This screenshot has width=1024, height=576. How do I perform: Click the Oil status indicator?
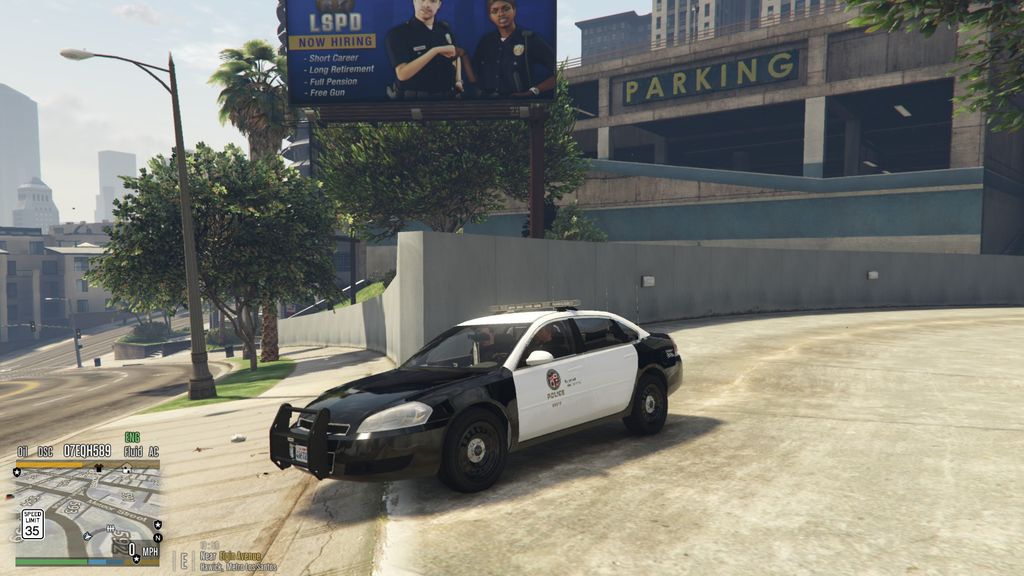(22, 451)
